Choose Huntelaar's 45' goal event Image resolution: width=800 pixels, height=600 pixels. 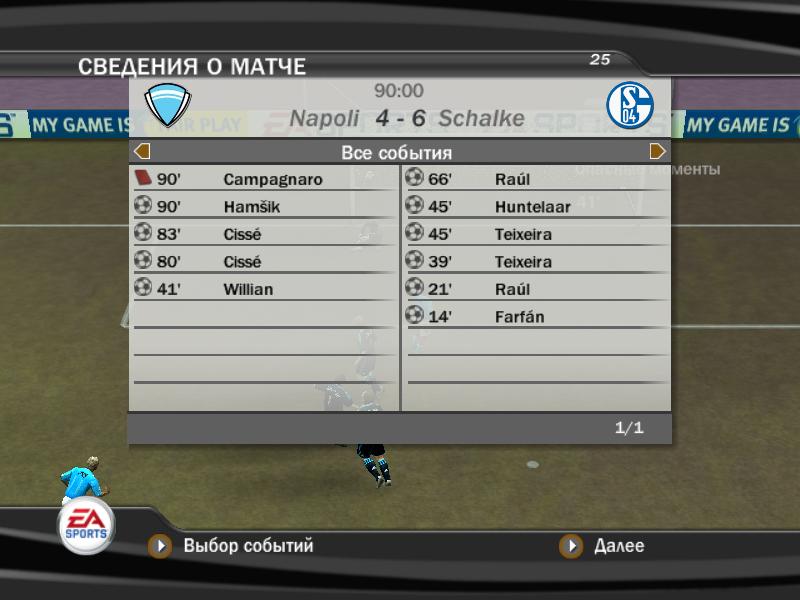click(x=536, y=207)
